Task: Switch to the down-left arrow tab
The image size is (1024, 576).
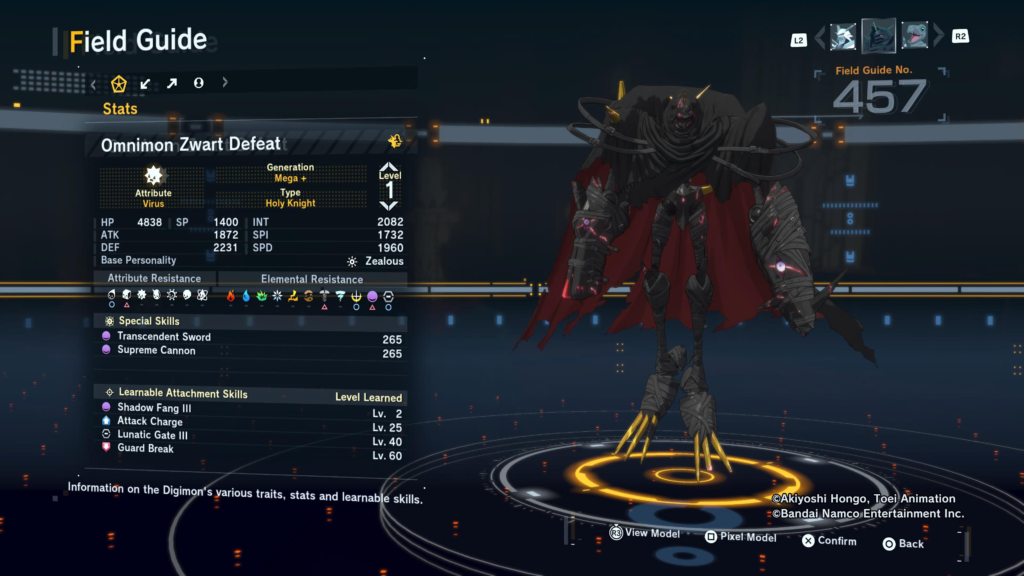Action: pos(146,83)
